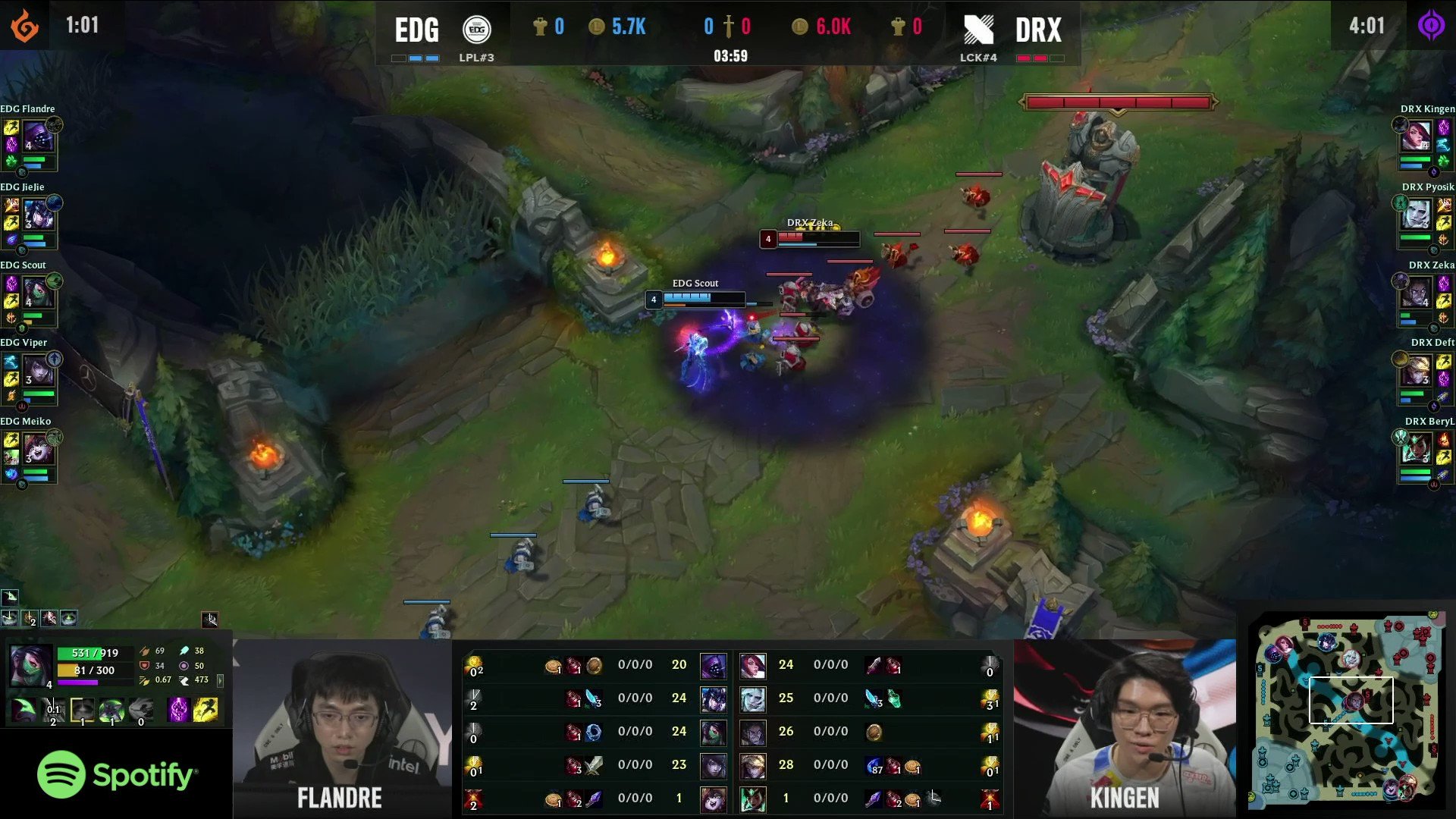The height and width of the screenshot is (819, 1456).
Task: Click the circular EDG team logo at the top
Action: [478, 28]
